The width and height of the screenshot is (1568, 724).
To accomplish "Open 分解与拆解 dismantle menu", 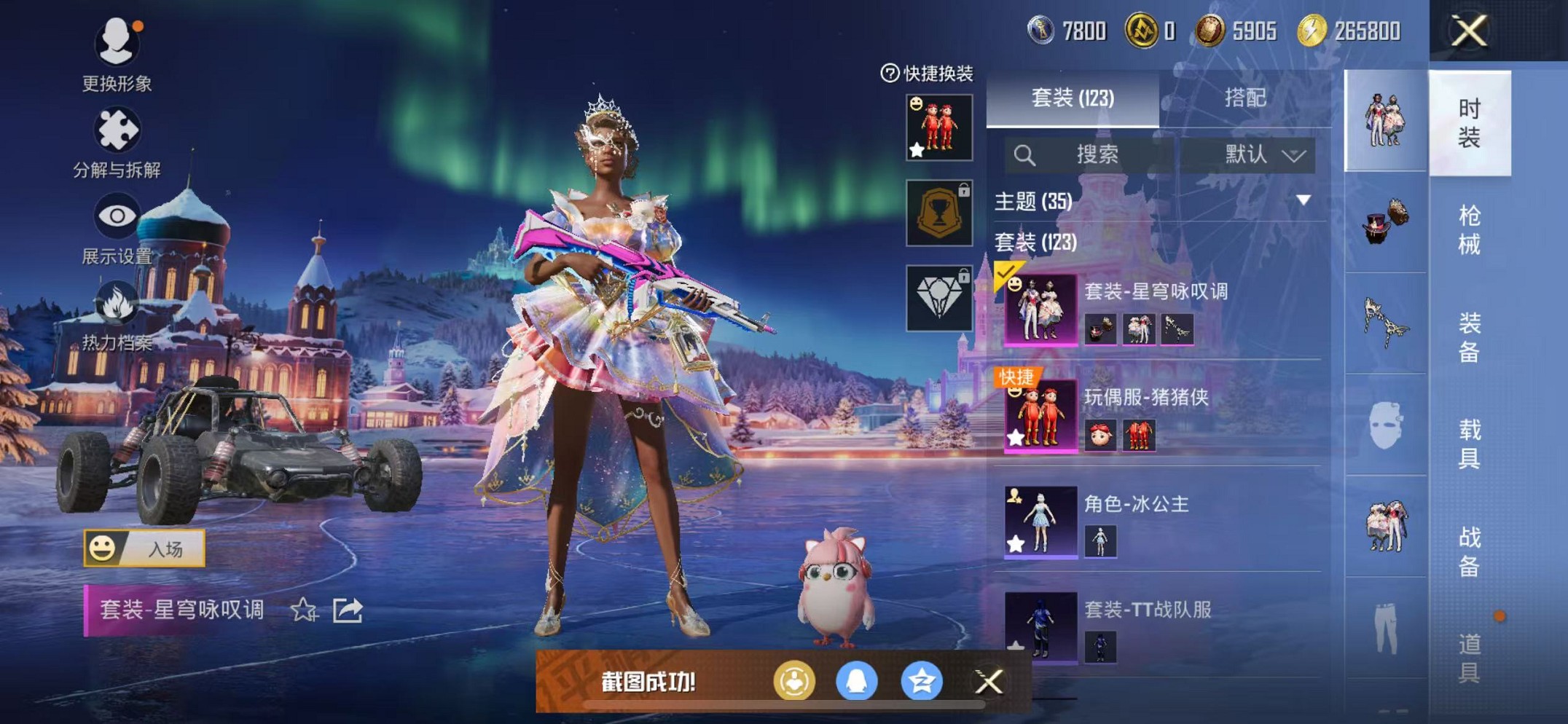I will [117, 143].
